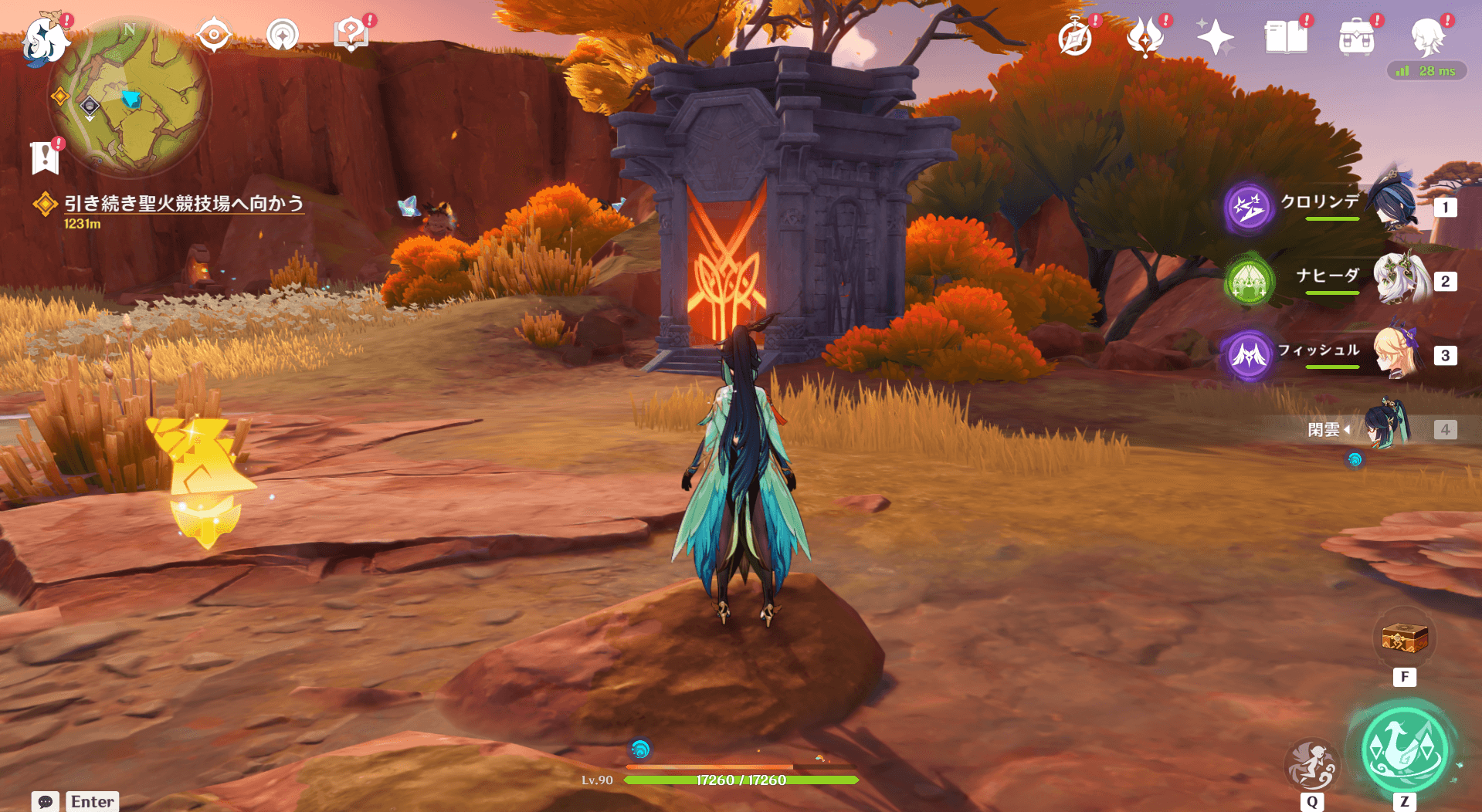Open the Paimon menu icon
Screen dimensions: 1482x812
click(42, 39)
